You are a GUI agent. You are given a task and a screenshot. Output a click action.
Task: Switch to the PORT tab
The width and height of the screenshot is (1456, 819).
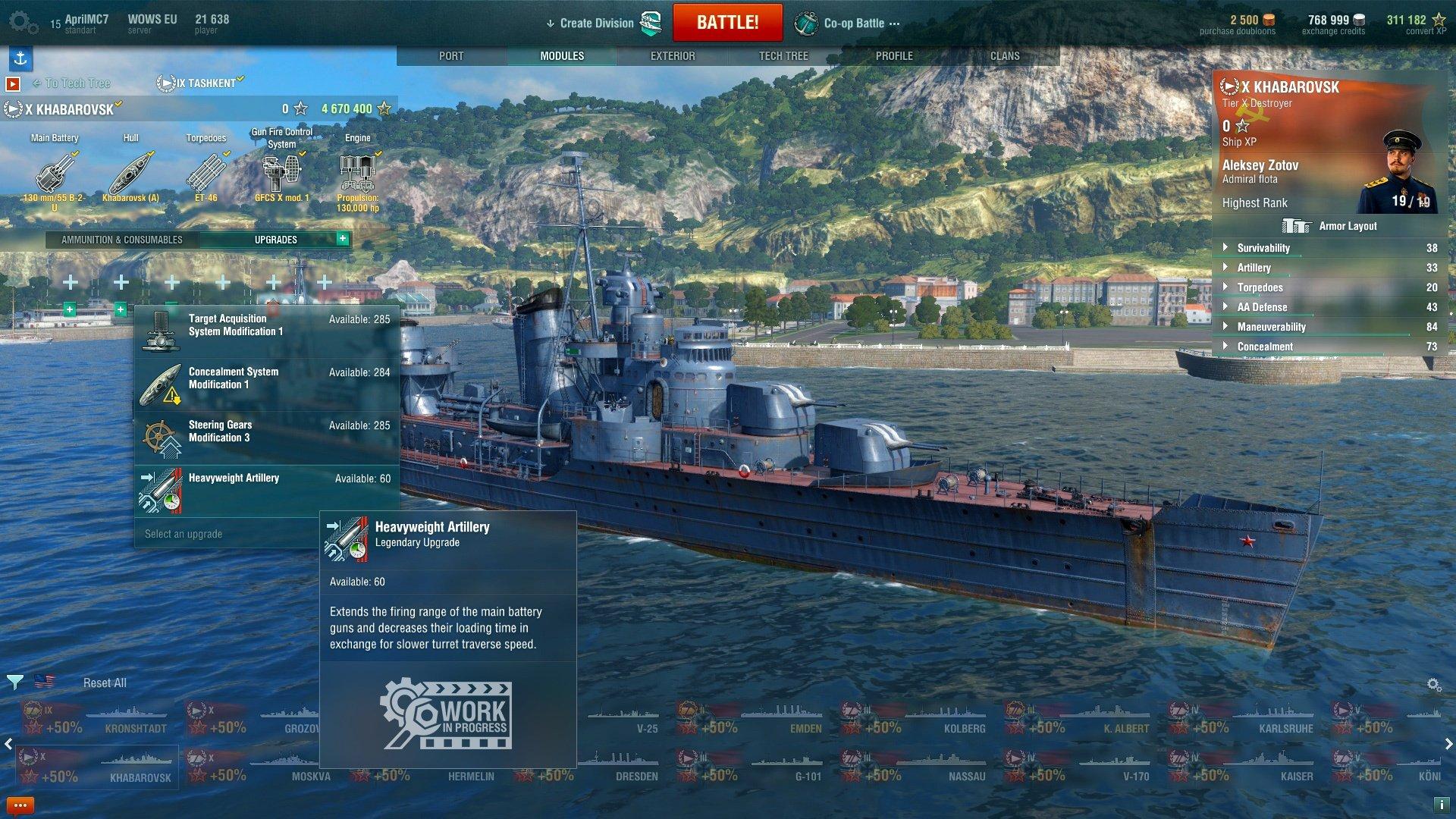click(x=451, y=56)
